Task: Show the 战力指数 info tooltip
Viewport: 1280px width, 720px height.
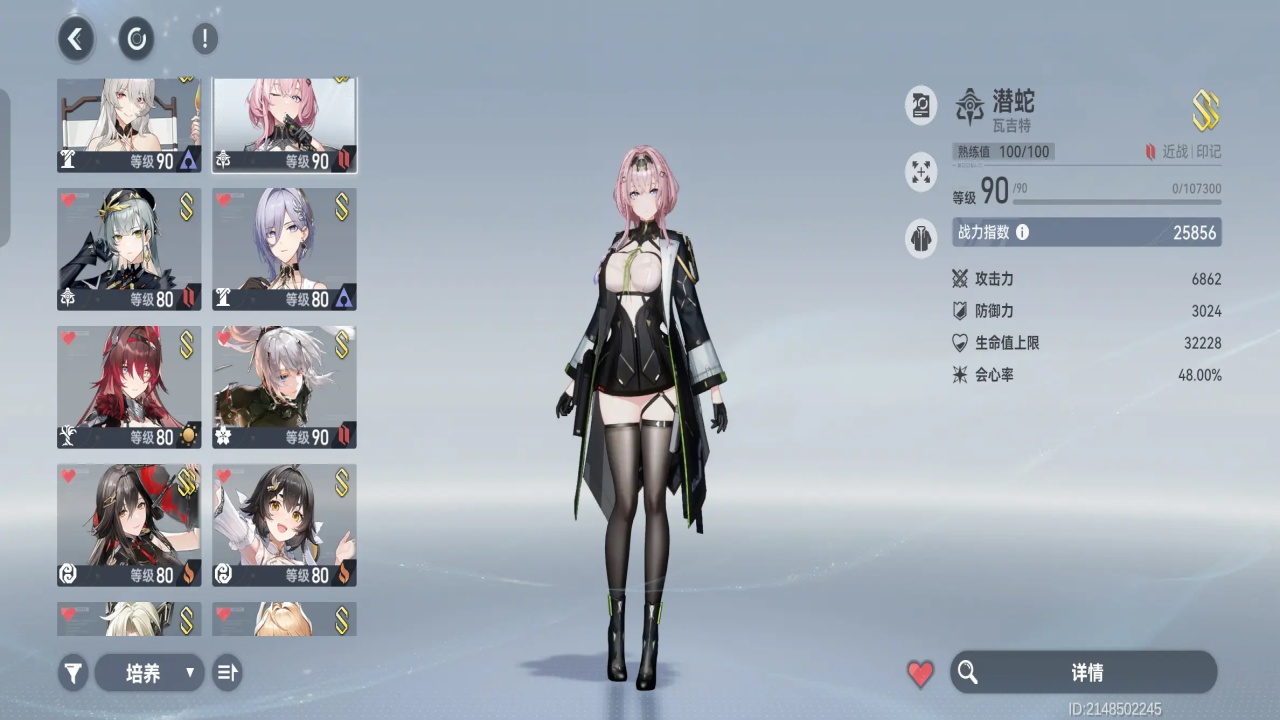Action: (1022, 232)
